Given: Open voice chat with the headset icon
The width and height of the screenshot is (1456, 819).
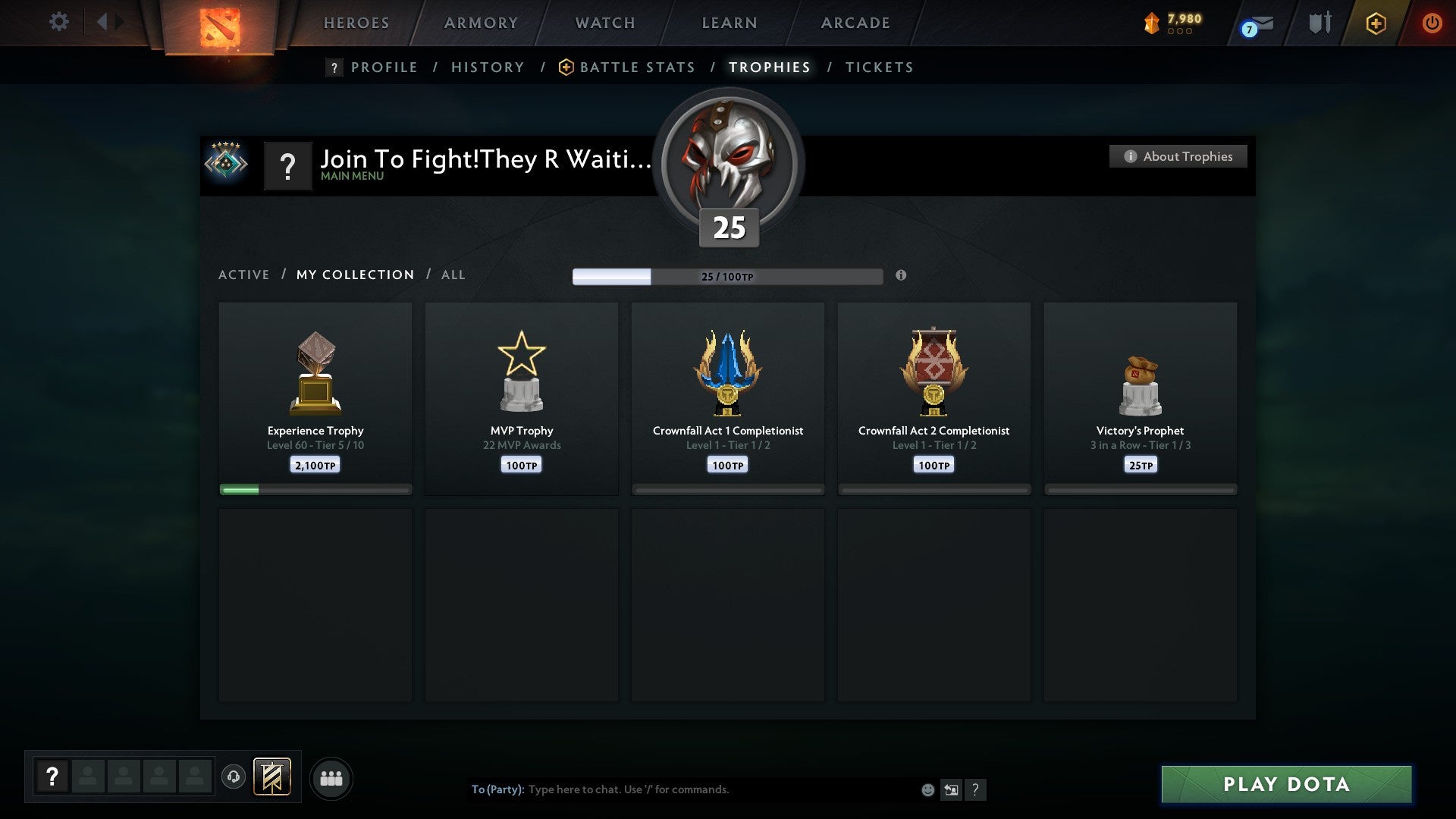Looking at the screenshot, I should coord(234,778).
